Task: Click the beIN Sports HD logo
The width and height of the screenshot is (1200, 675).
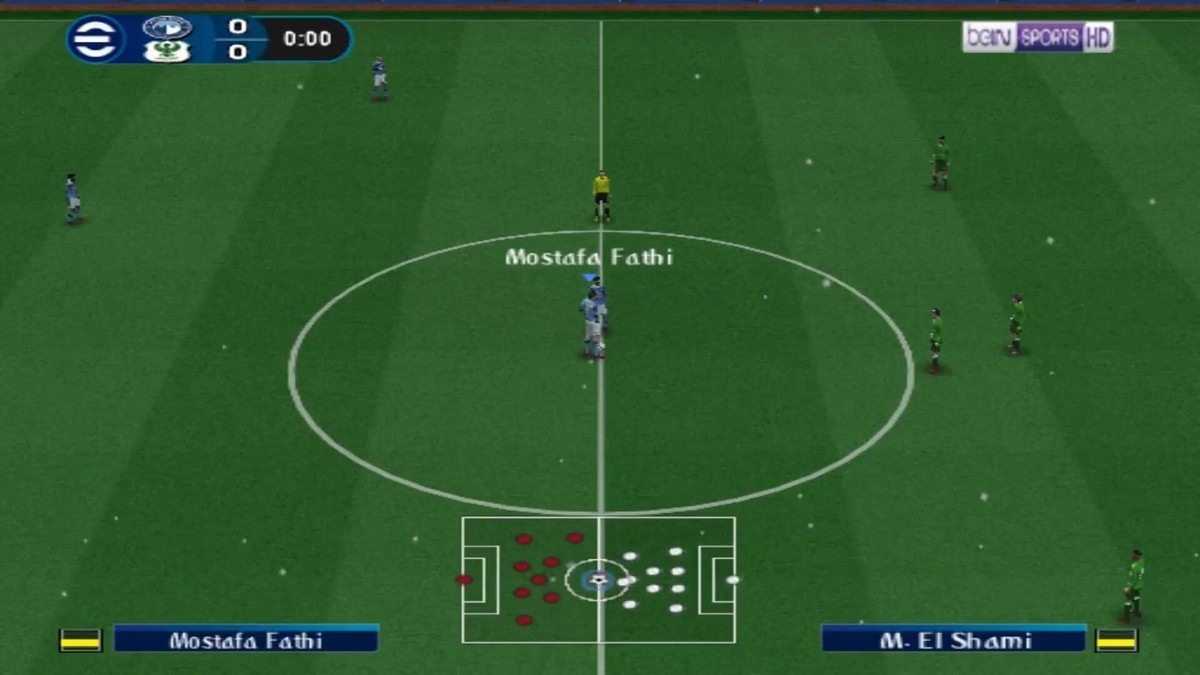Action: tap(1037, 38)
